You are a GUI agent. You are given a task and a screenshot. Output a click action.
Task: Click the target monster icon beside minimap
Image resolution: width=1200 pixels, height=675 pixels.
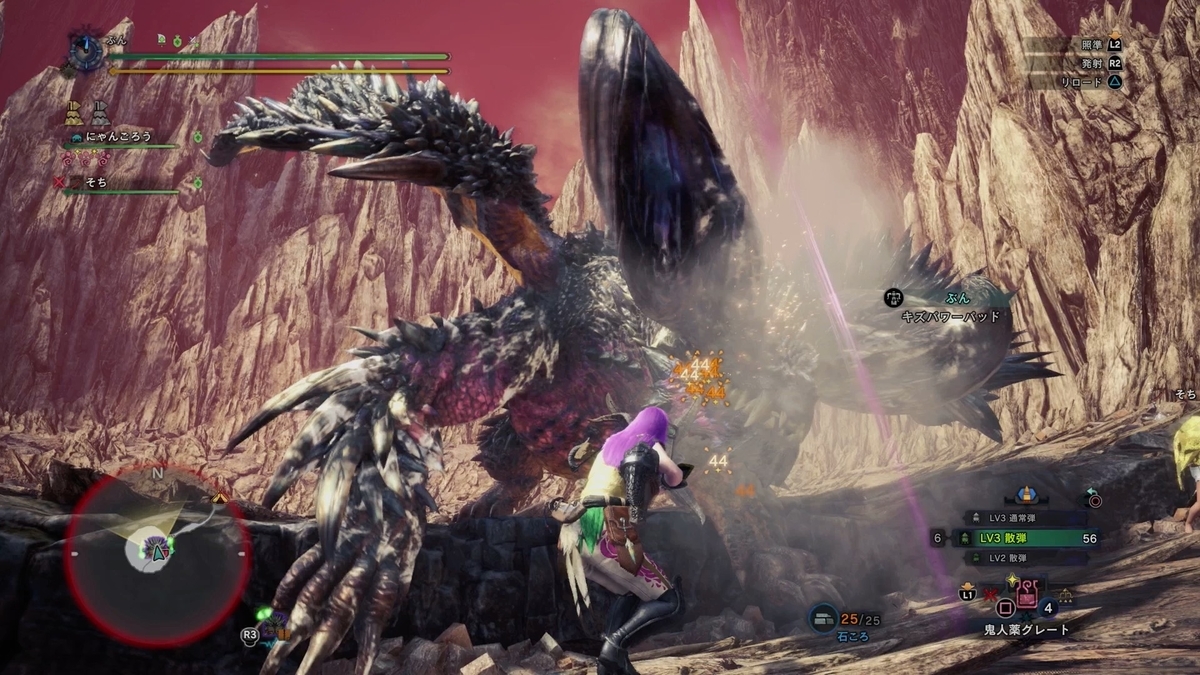pyautogui.click(x=271, y=624)
